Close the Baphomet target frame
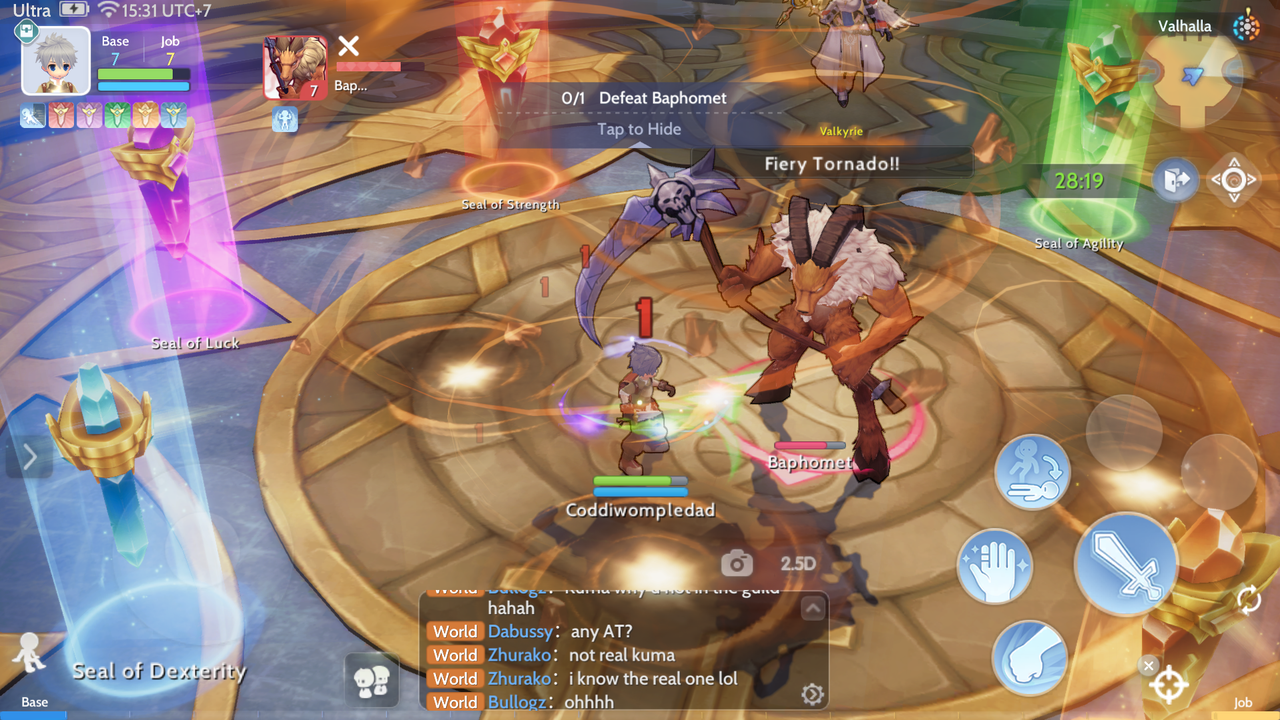This screenshot has width=1280, height=720. (x=348, y=45)
